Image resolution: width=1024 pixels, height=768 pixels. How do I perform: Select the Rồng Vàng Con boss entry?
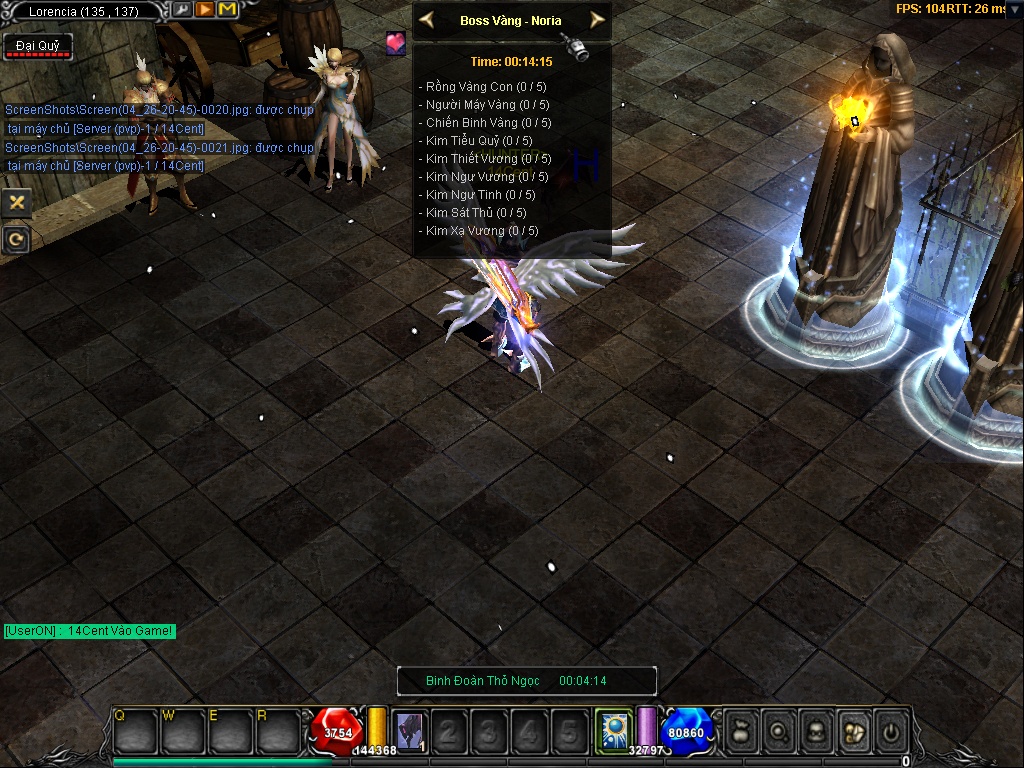pyautogui.click(x=486, y=87)
